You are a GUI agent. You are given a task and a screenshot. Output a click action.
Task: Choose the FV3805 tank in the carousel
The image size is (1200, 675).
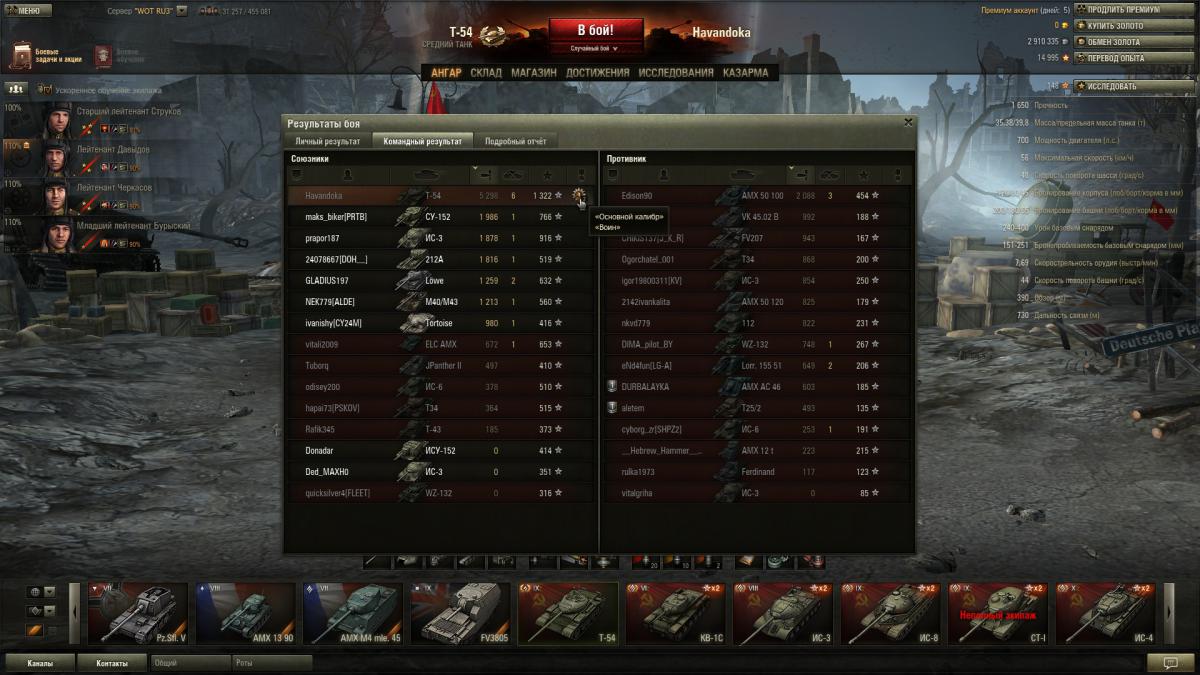459,613
